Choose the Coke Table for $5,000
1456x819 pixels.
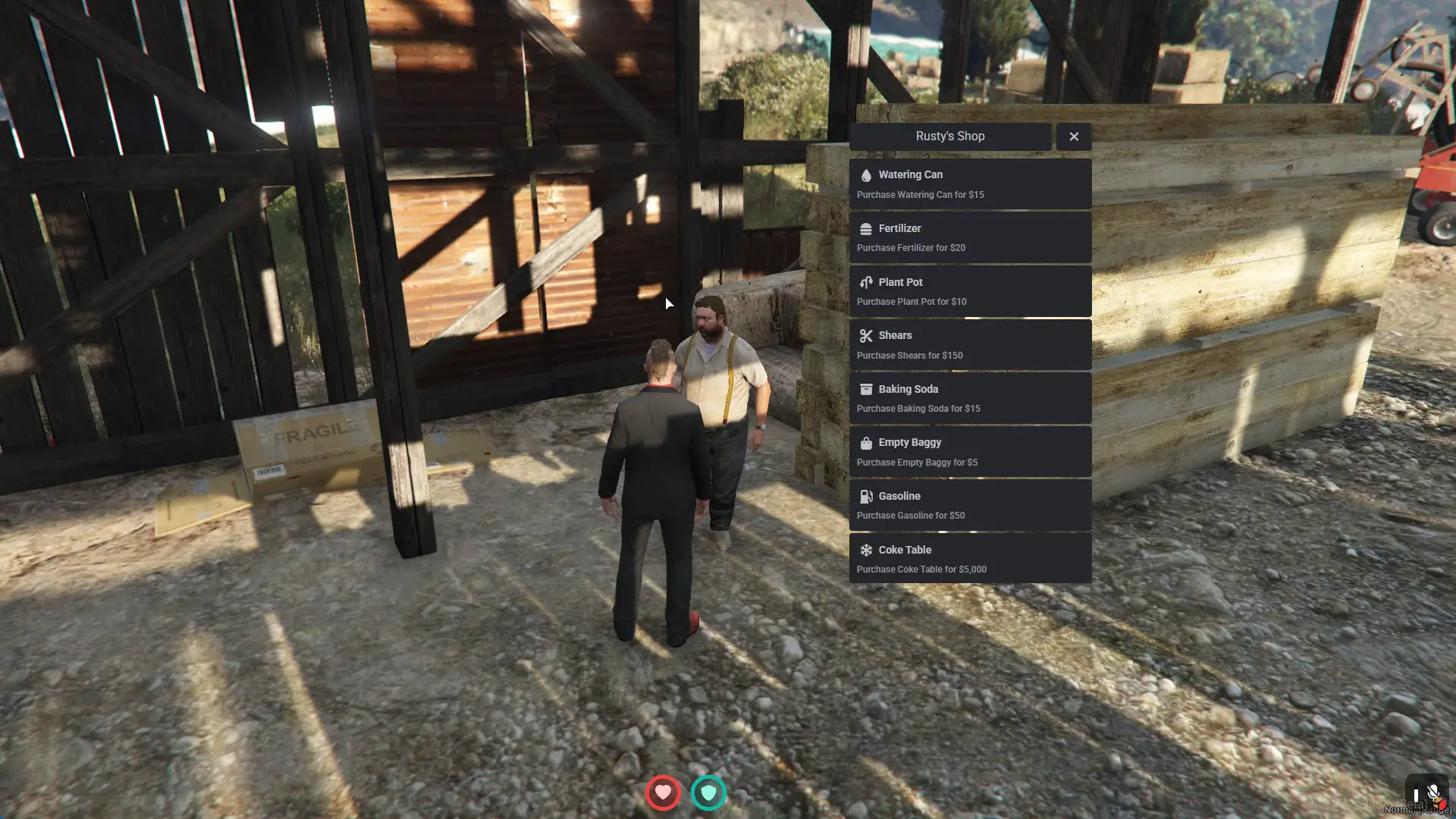point(970,559)
